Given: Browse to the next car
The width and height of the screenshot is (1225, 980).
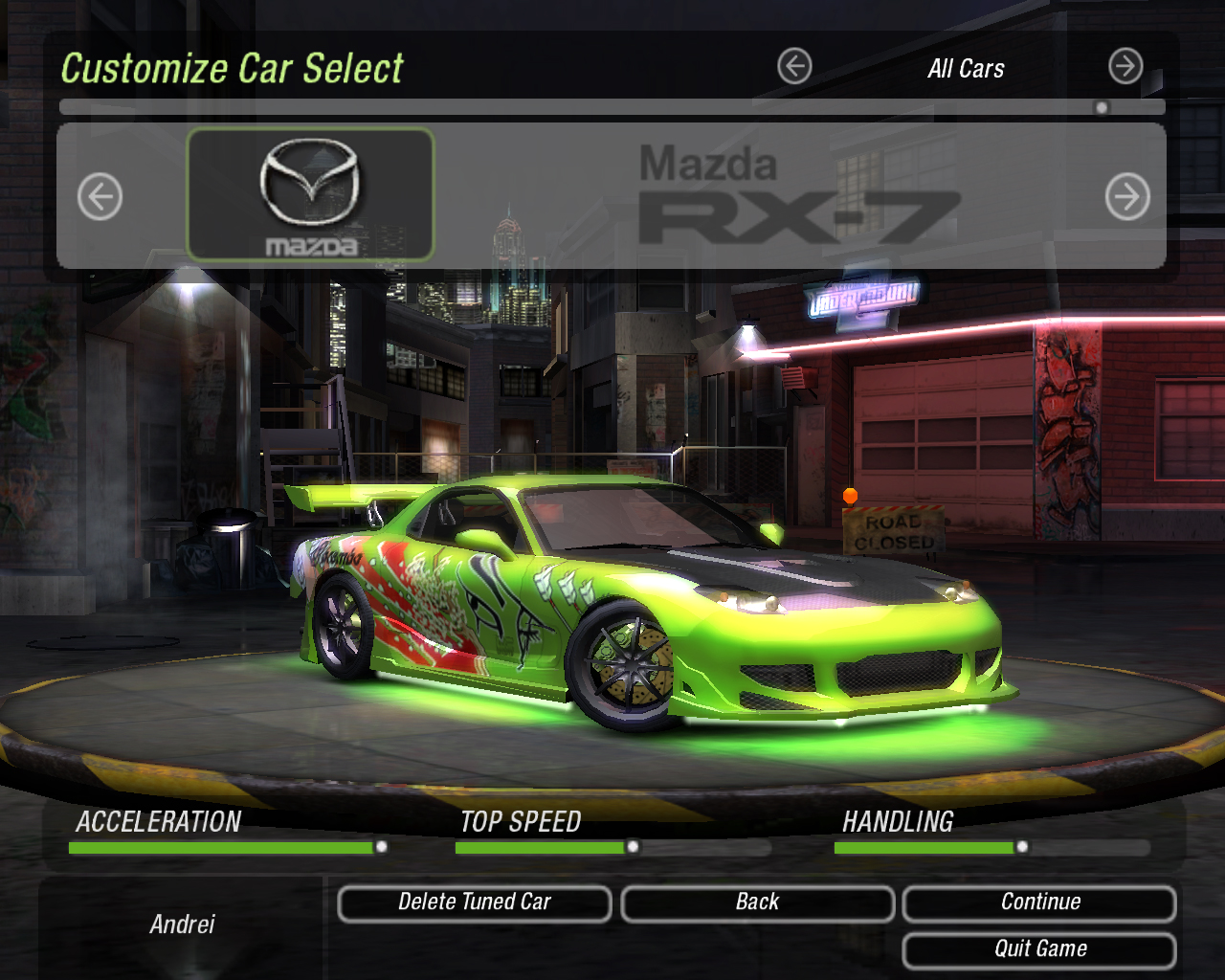Looking at the screenshot, I should click(1127, 197).
